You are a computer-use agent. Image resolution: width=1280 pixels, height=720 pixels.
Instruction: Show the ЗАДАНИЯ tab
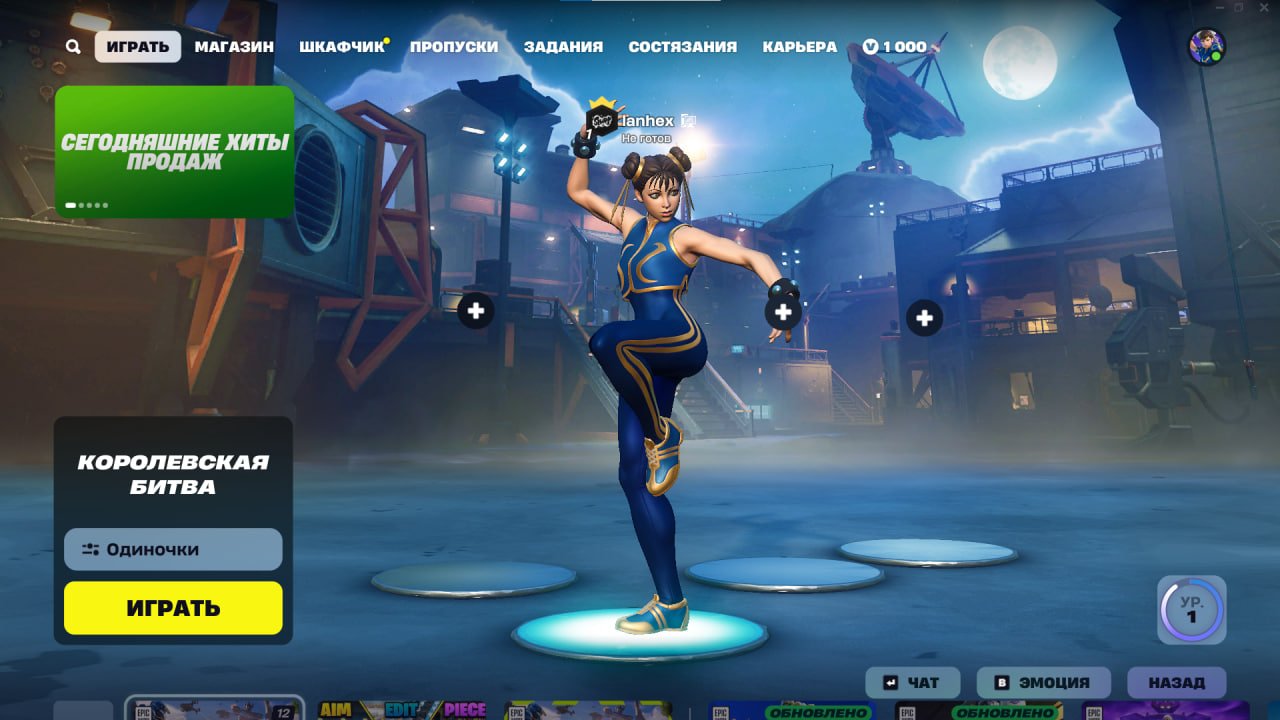[x=563, y=46]
